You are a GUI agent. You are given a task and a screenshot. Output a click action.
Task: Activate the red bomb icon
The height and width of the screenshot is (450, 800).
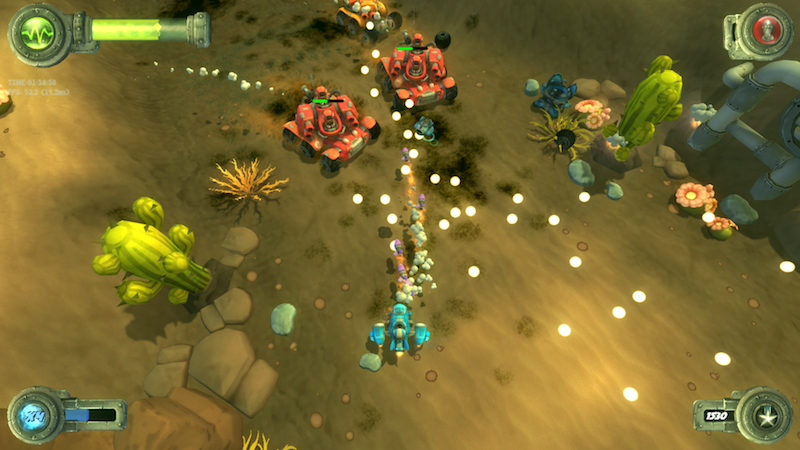762,28
